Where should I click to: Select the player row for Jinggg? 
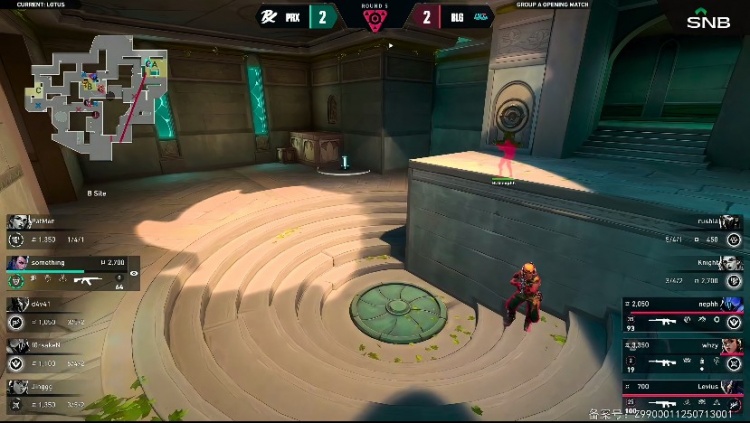pyautogui.click(x=60, y=395)
